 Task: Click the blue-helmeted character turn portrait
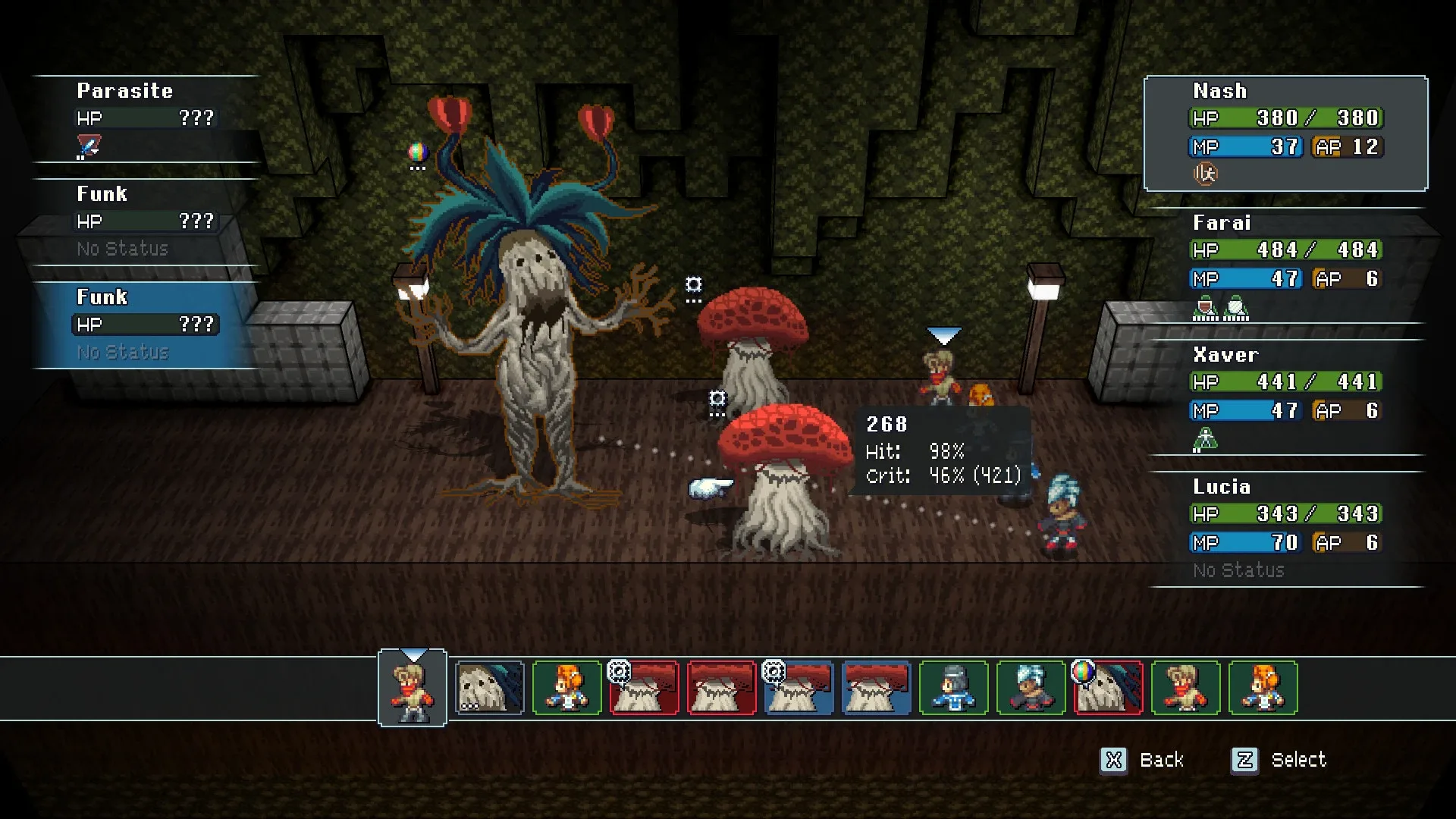[953, 689]
